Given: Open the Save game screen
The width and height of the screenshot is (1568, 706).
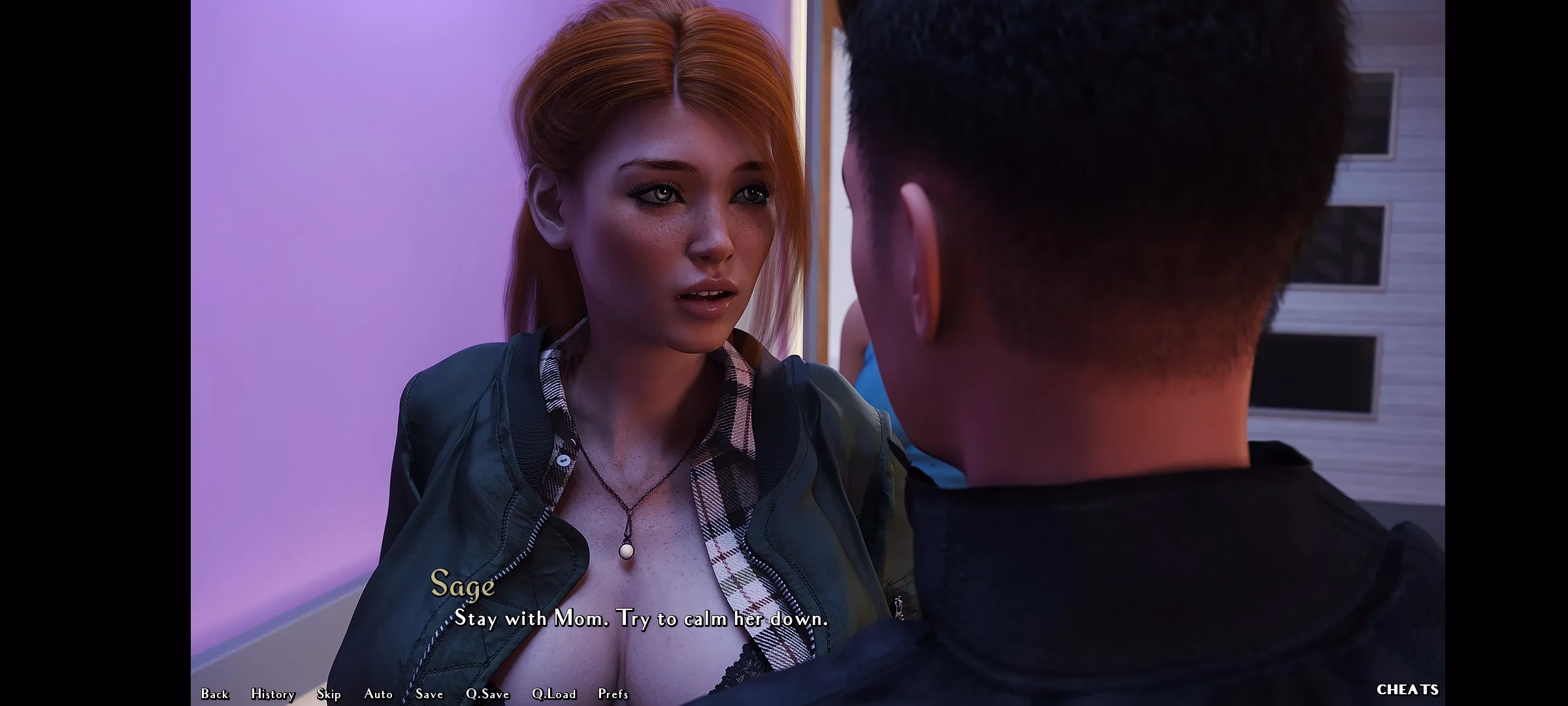Looking at the screenshot, I should pos(429,694).
